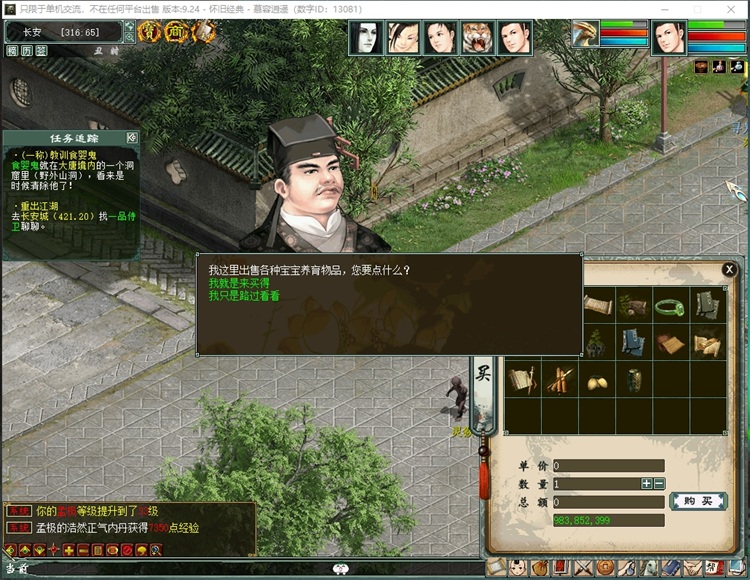Image resolution: width=750 pixels, height=580 pixels.
Task: Click the dragon pet portrait
Action: pos(585,35)
